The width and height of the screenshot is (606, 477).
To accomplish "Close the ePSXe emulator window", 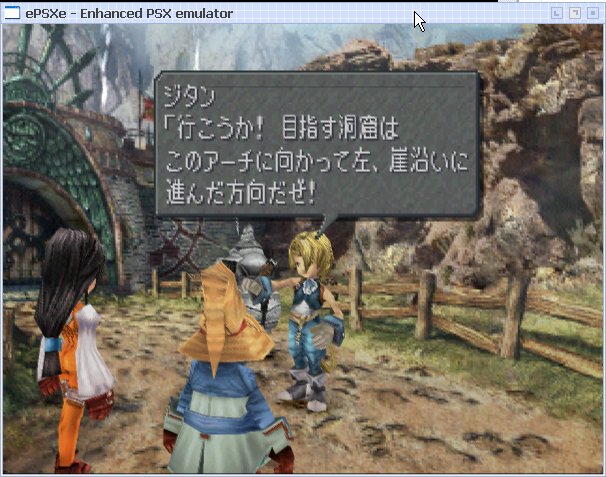I will point(593,13).
